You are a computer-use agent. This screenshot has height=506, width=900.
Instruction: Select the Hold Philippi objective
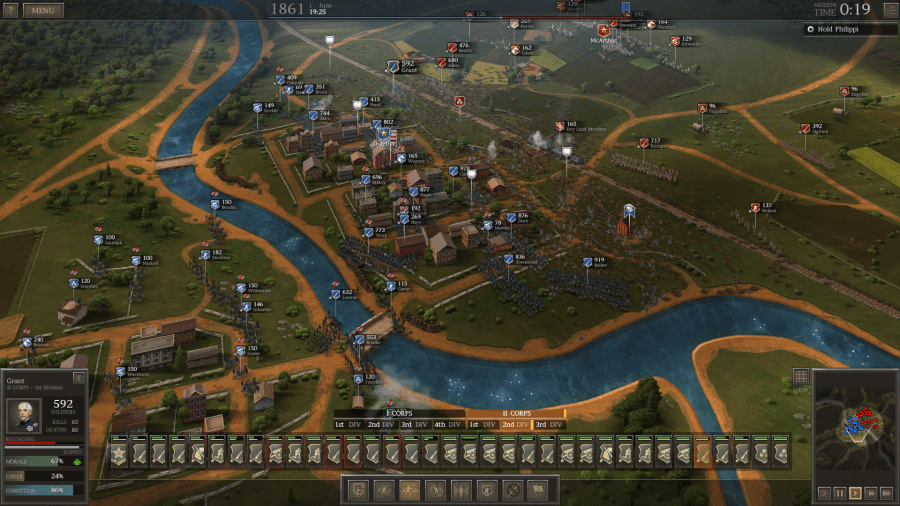[x=850, y=30]
